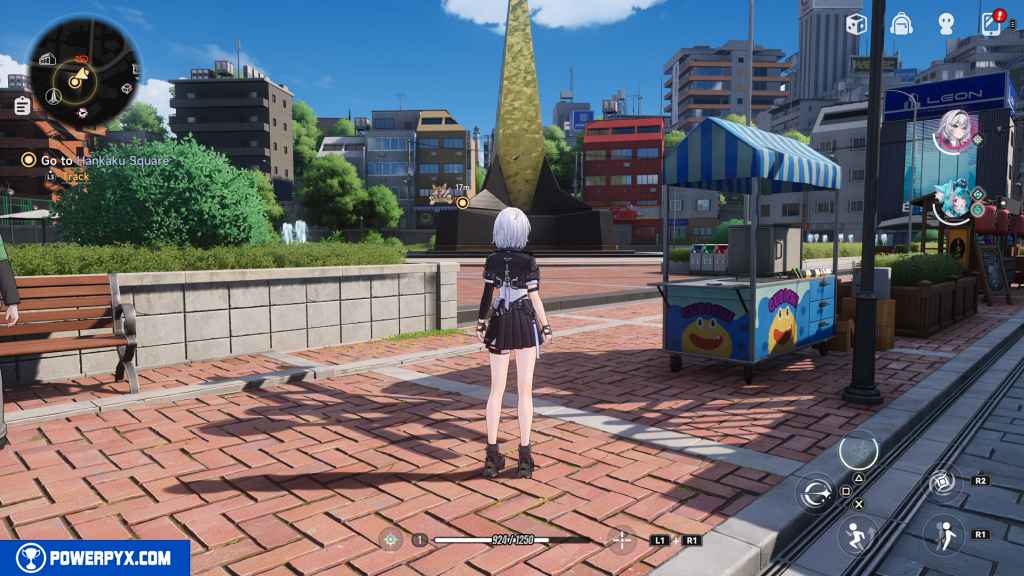The height and width of the screenshot is (576, 1024).
Task: Tap the sprinting figure dash button
Action: (857, 533)
